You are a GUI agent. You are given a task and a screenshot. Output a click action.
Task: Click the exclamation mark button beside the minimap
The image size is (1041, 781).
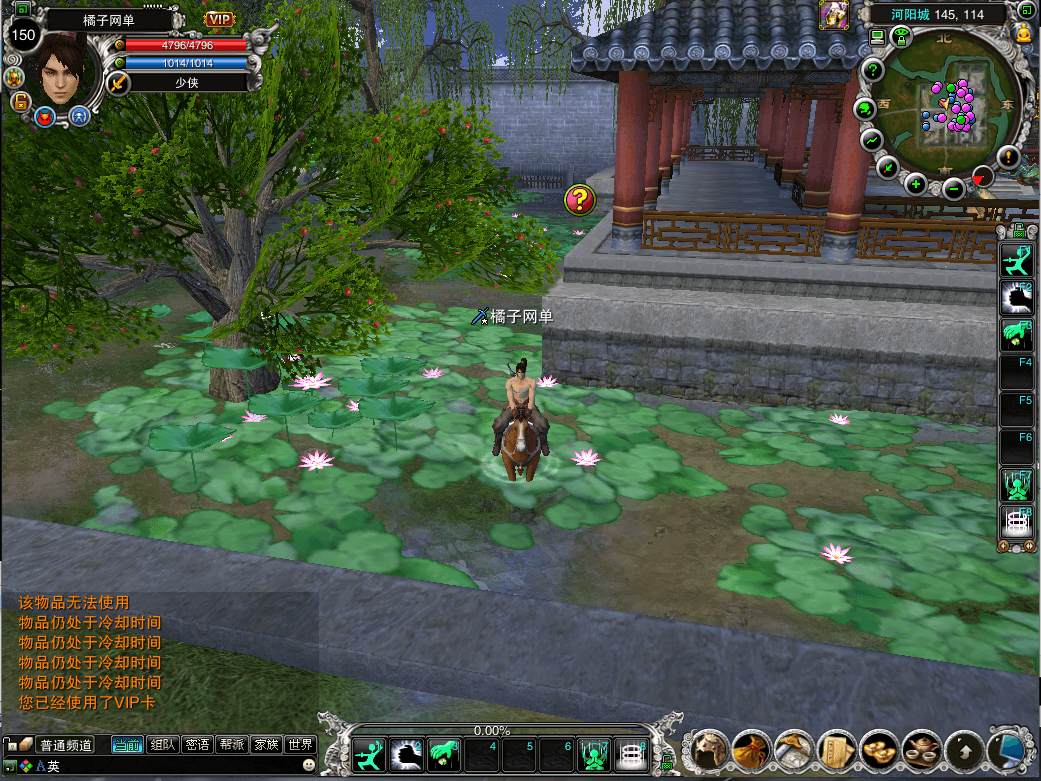pos(1008,157)
